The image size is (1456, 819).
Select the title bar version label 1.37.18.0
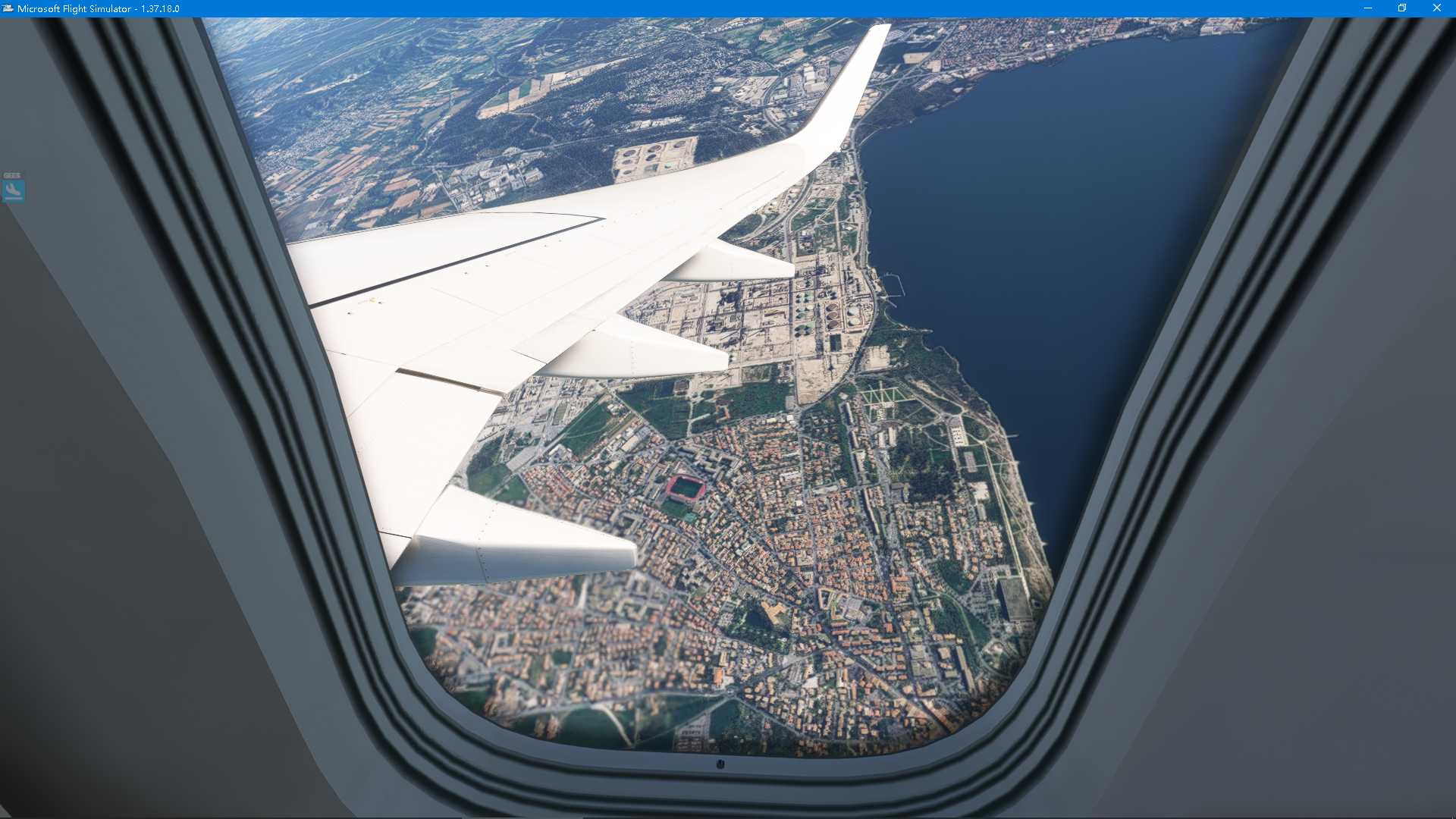point(159,8)
